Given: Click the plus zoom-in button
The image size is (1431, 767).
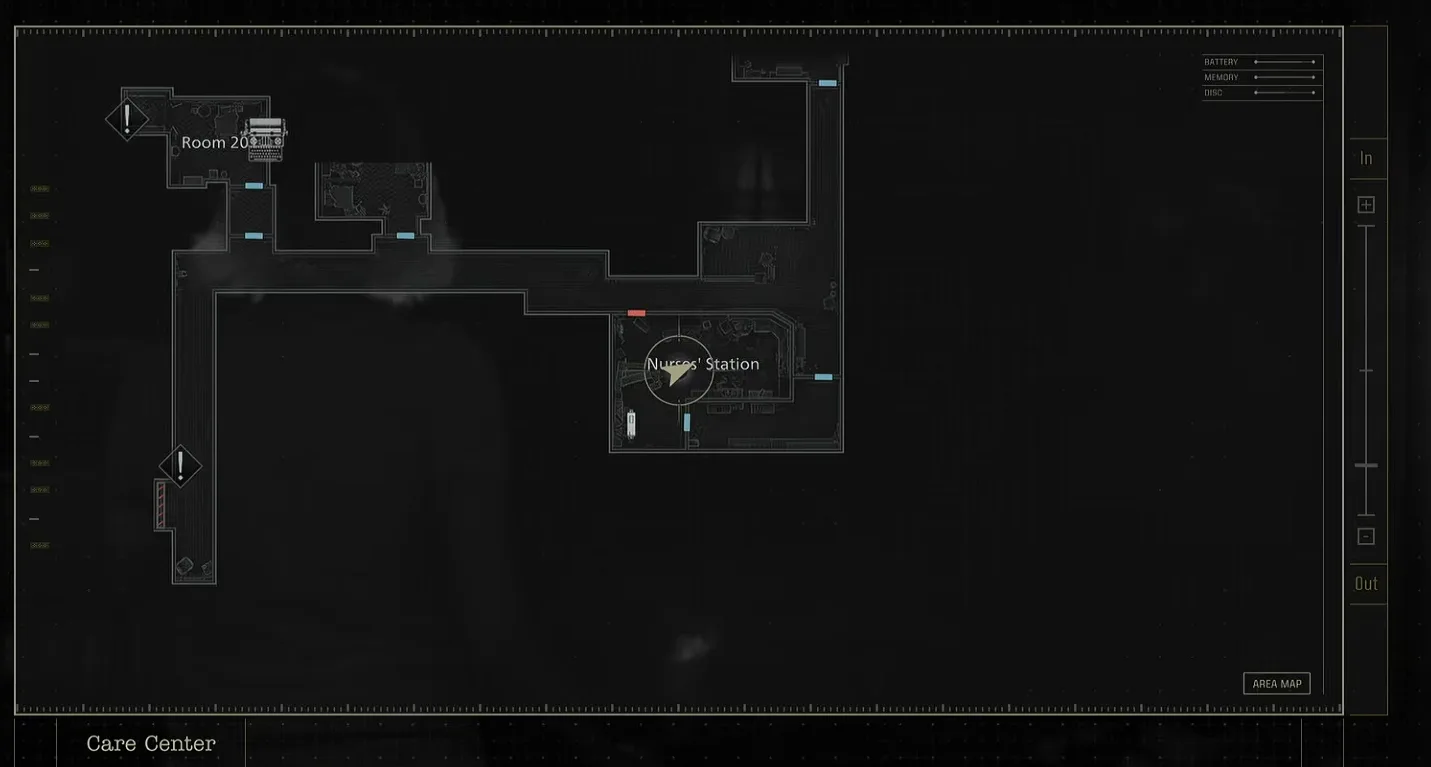Looking at the screenshot, I should pyautogui.click(x=1366, y=205).
